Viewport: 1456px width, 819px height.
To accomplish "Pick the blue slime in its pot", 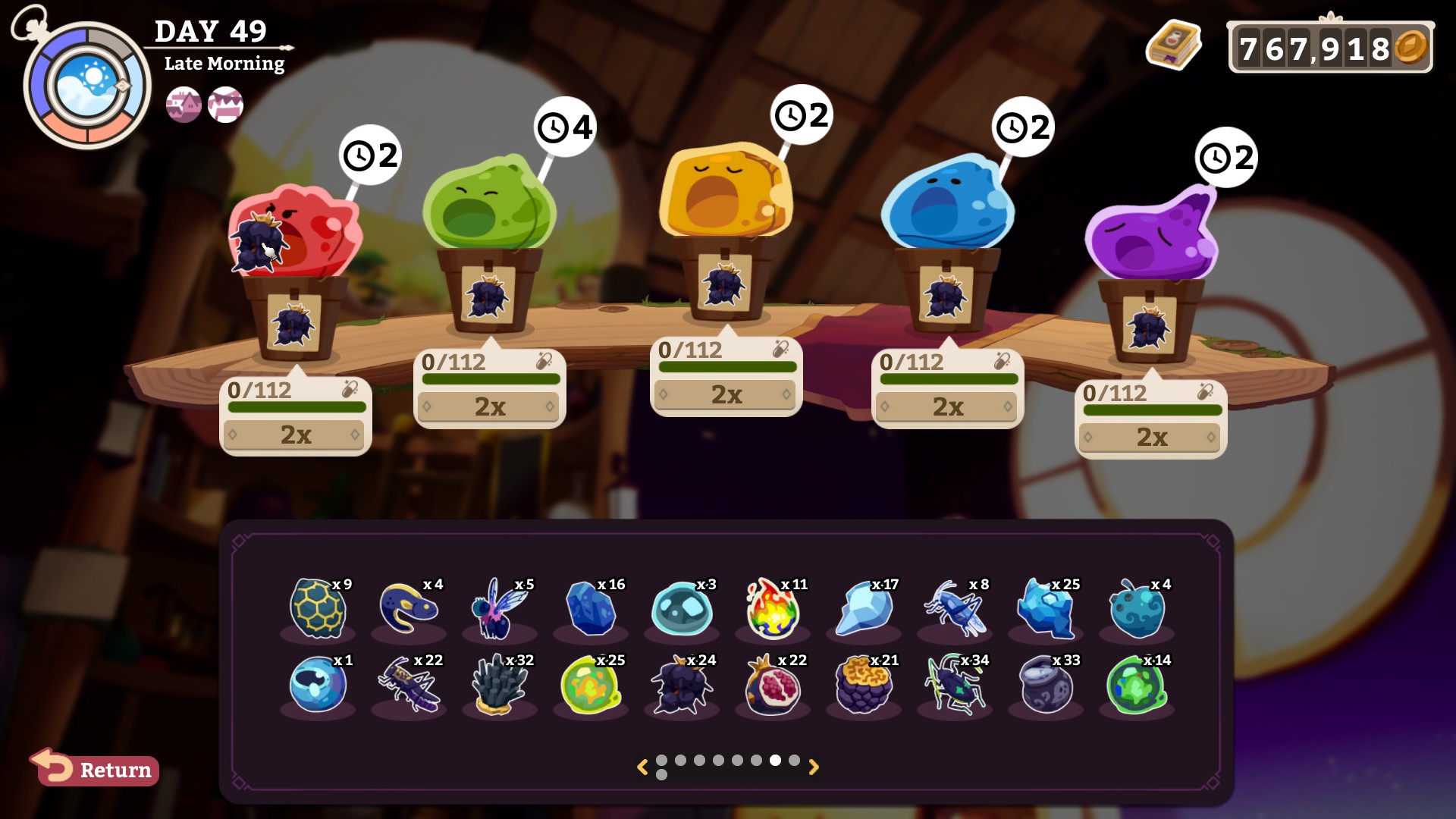I will coord(947,203).
